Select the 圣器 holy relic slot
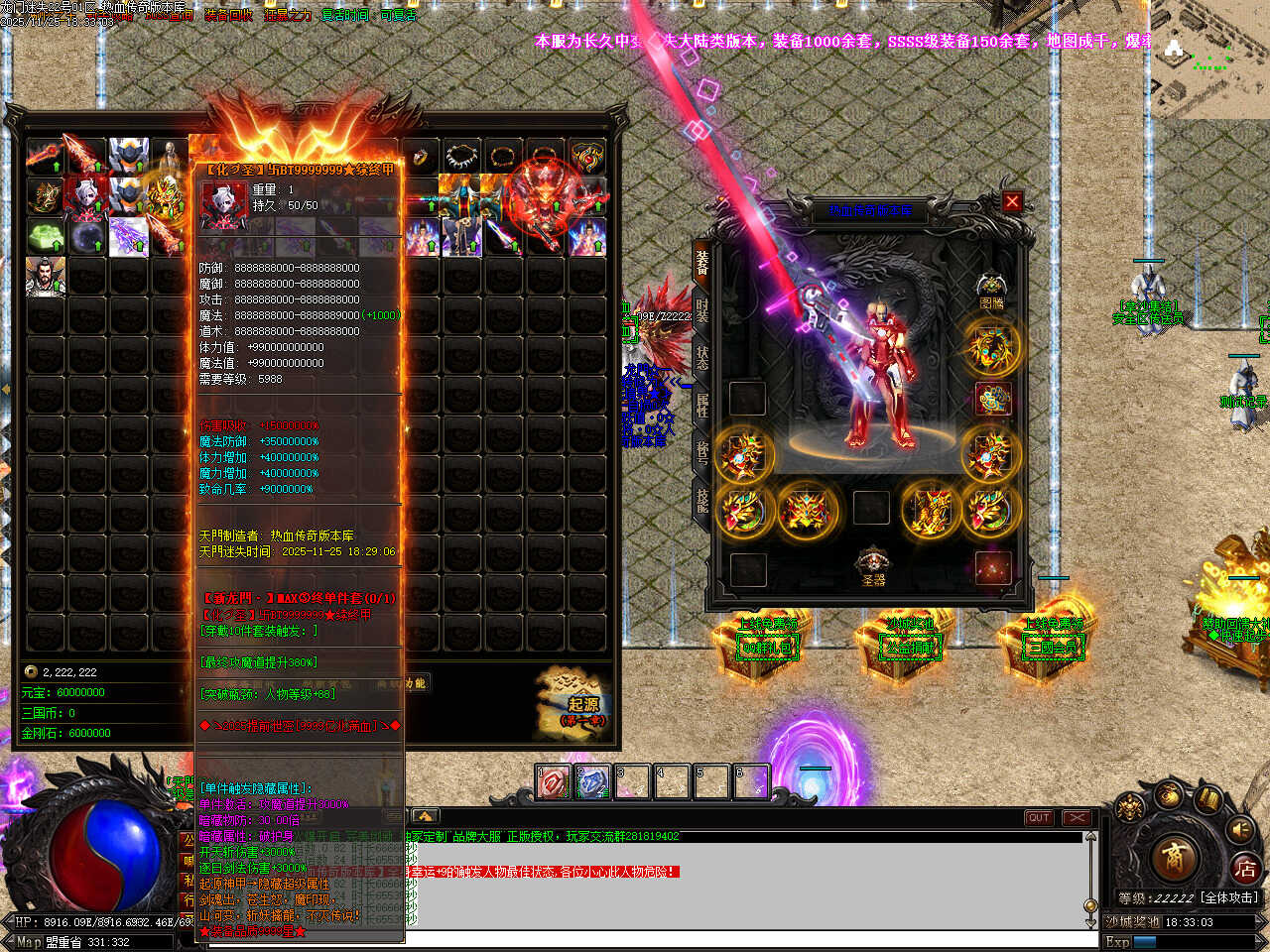 [872, 565]
